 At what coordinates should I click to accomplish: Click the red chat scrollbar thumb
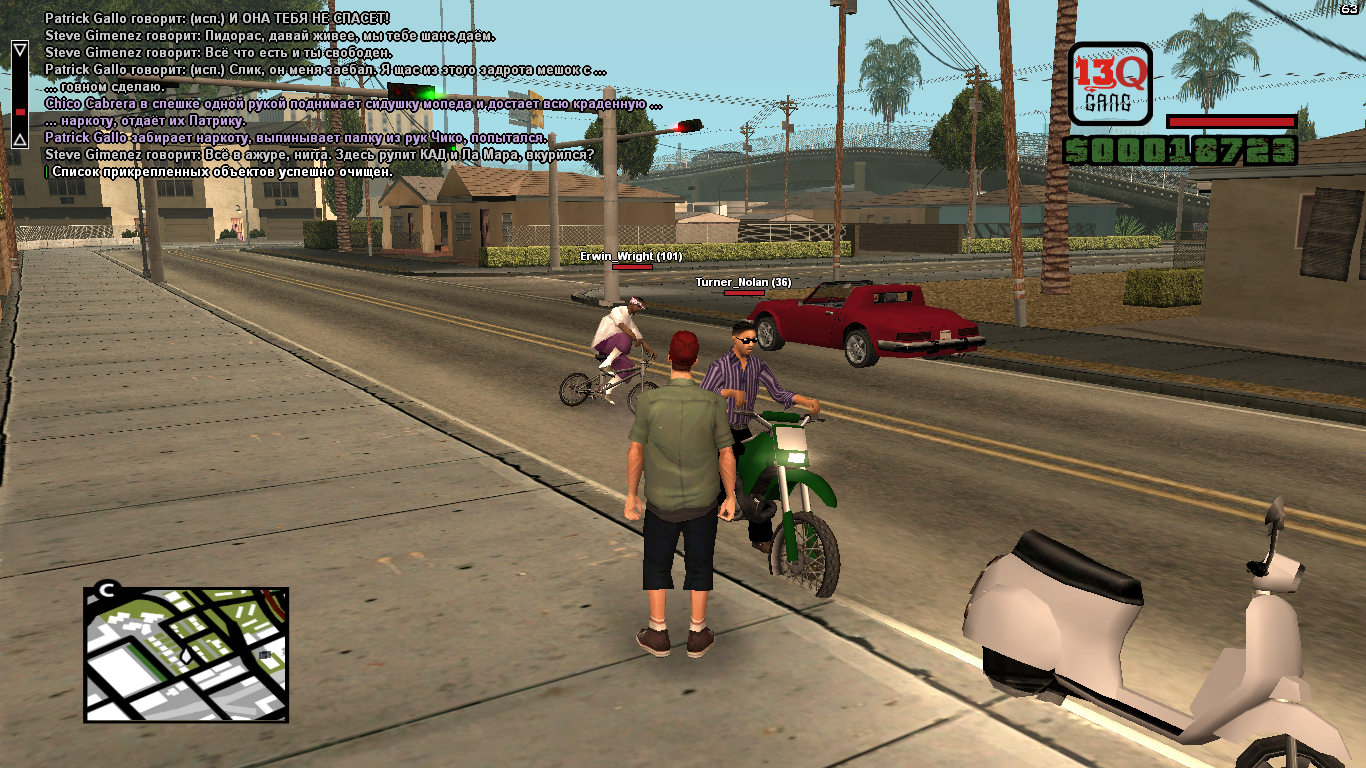[19, 111]
